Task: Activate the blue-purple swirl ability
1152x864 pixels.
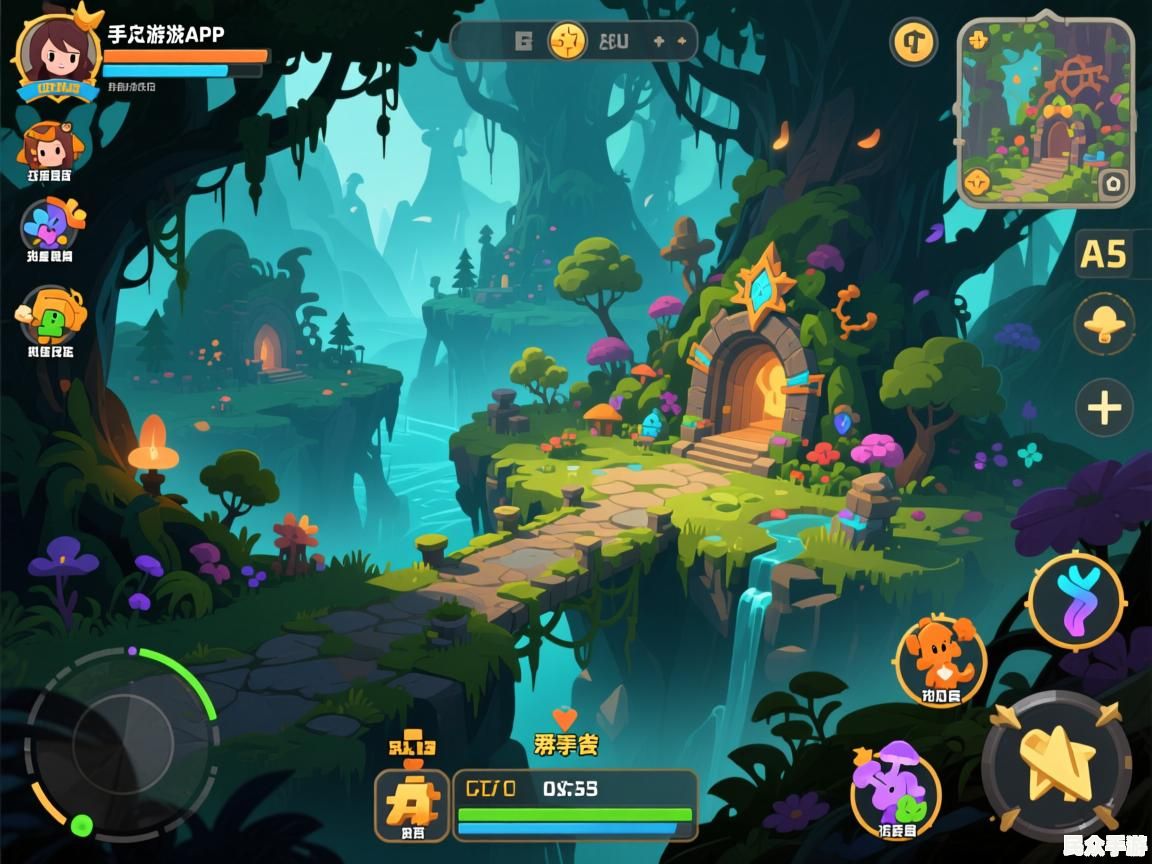Action: click(1077, 599)
